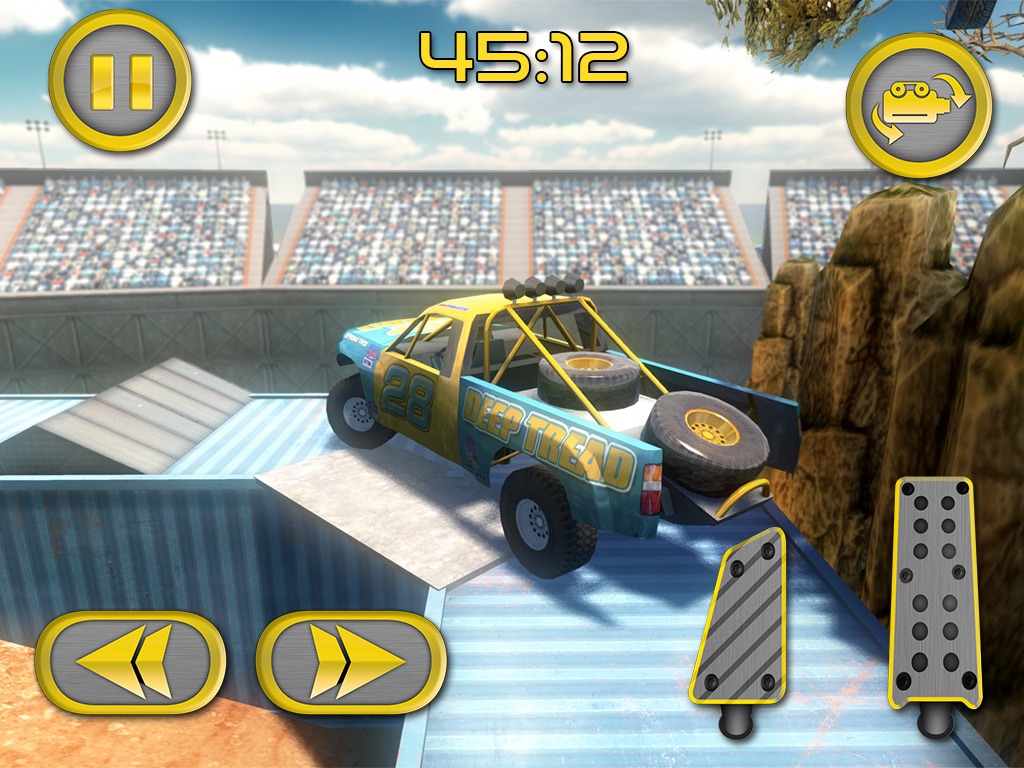Steer left with the double left arrow button
1024x768 pixels.
pos(130,662)
